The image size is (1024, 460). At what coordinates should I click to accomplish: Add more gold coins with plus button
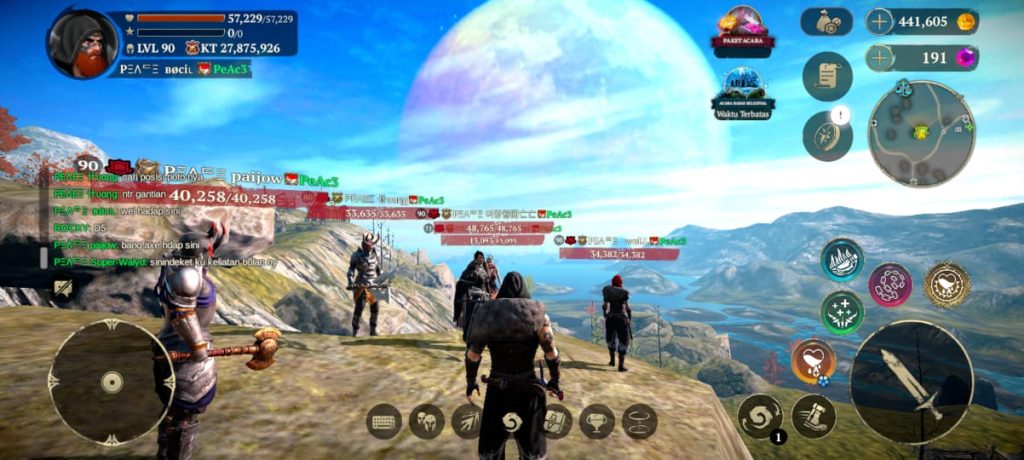pyautogui.click(x=879, y=22)
